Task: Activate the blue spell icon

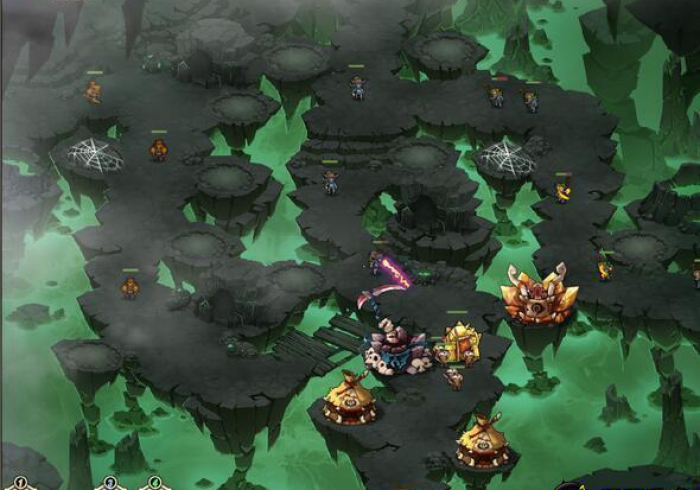Action: [x=111, y=484]
